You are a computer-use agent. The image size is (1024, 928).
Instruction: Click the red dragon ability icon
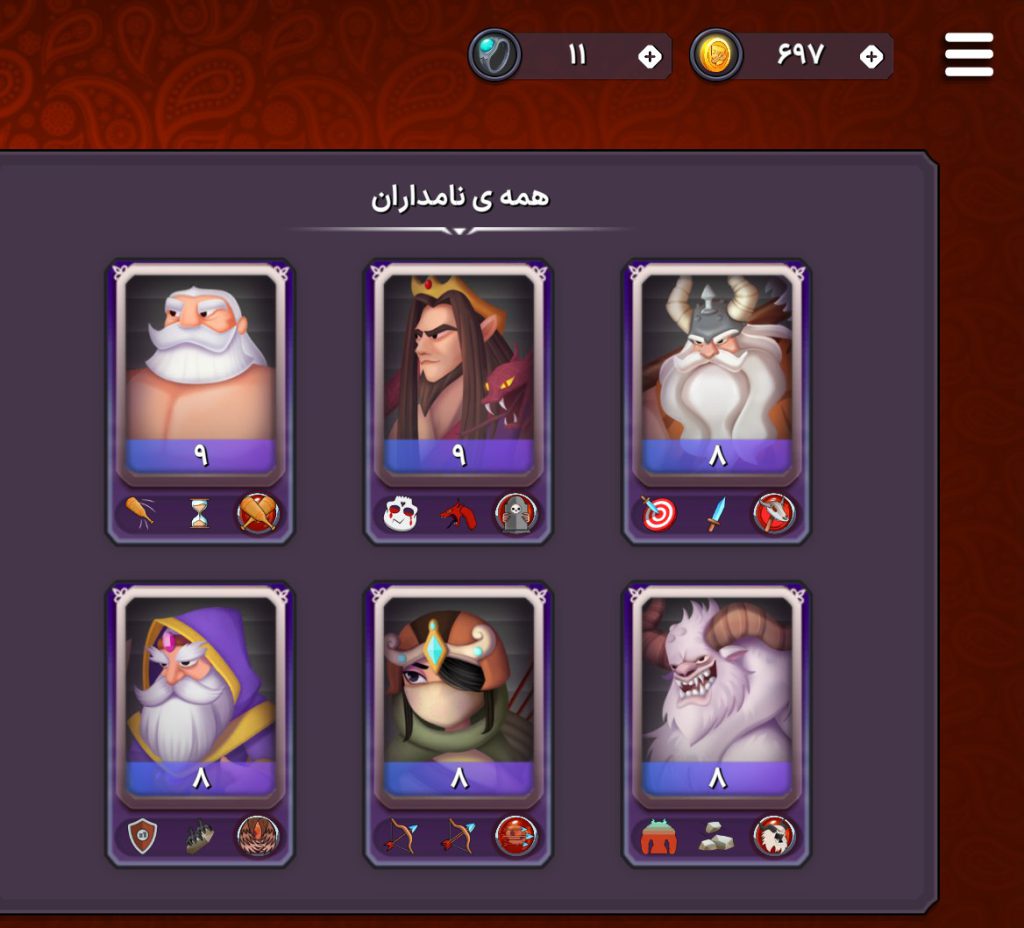(458, 514)
